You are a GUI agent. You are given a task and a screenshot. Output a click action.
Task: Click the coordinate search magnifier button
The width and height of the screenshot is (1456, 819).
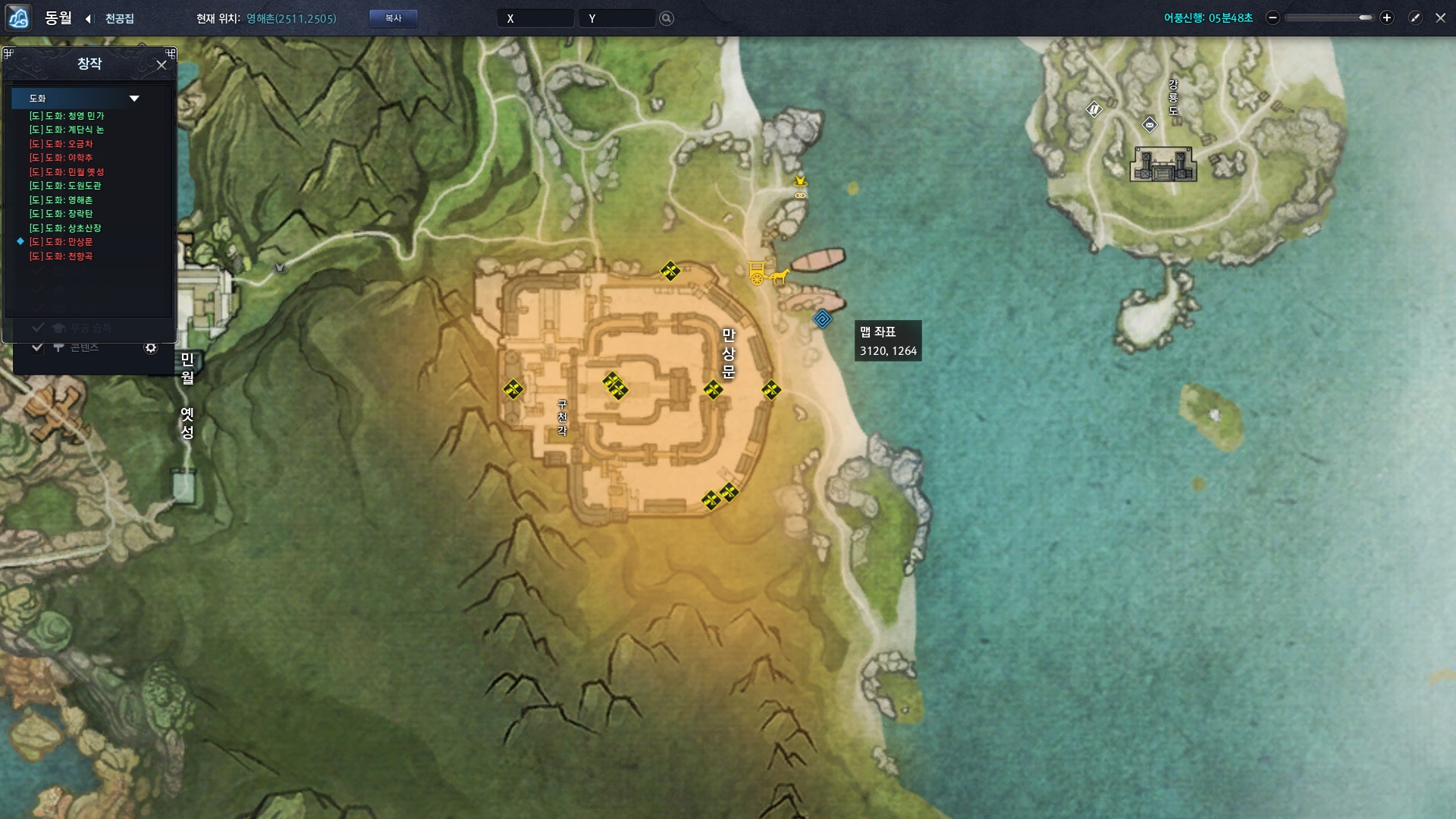pyautogui.click(x=667, y=18)
